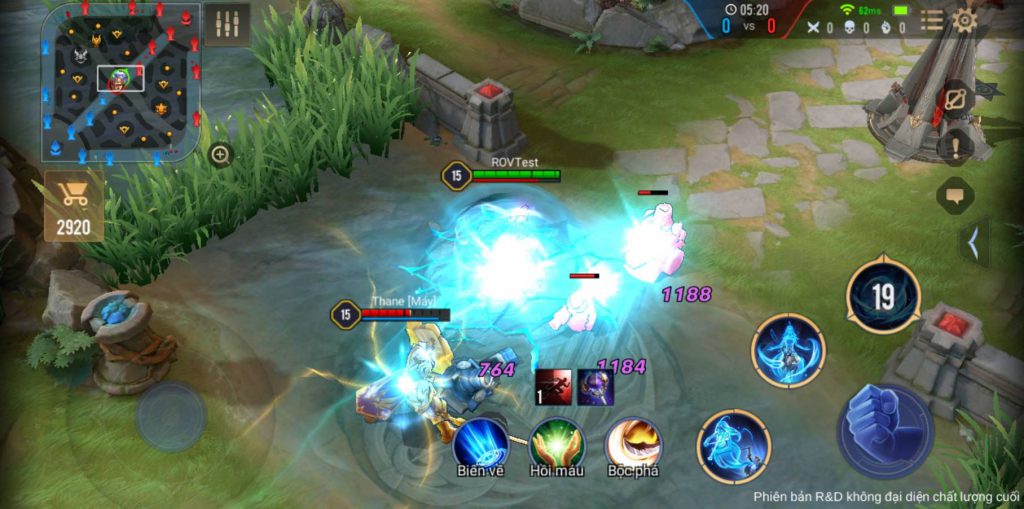Open the sliders panel beside the minimap

point(227,25)
